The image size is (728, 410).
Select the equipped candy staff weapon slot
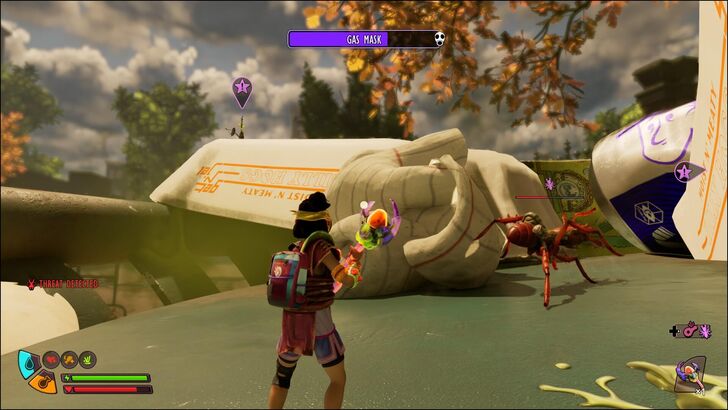[689, 372]
